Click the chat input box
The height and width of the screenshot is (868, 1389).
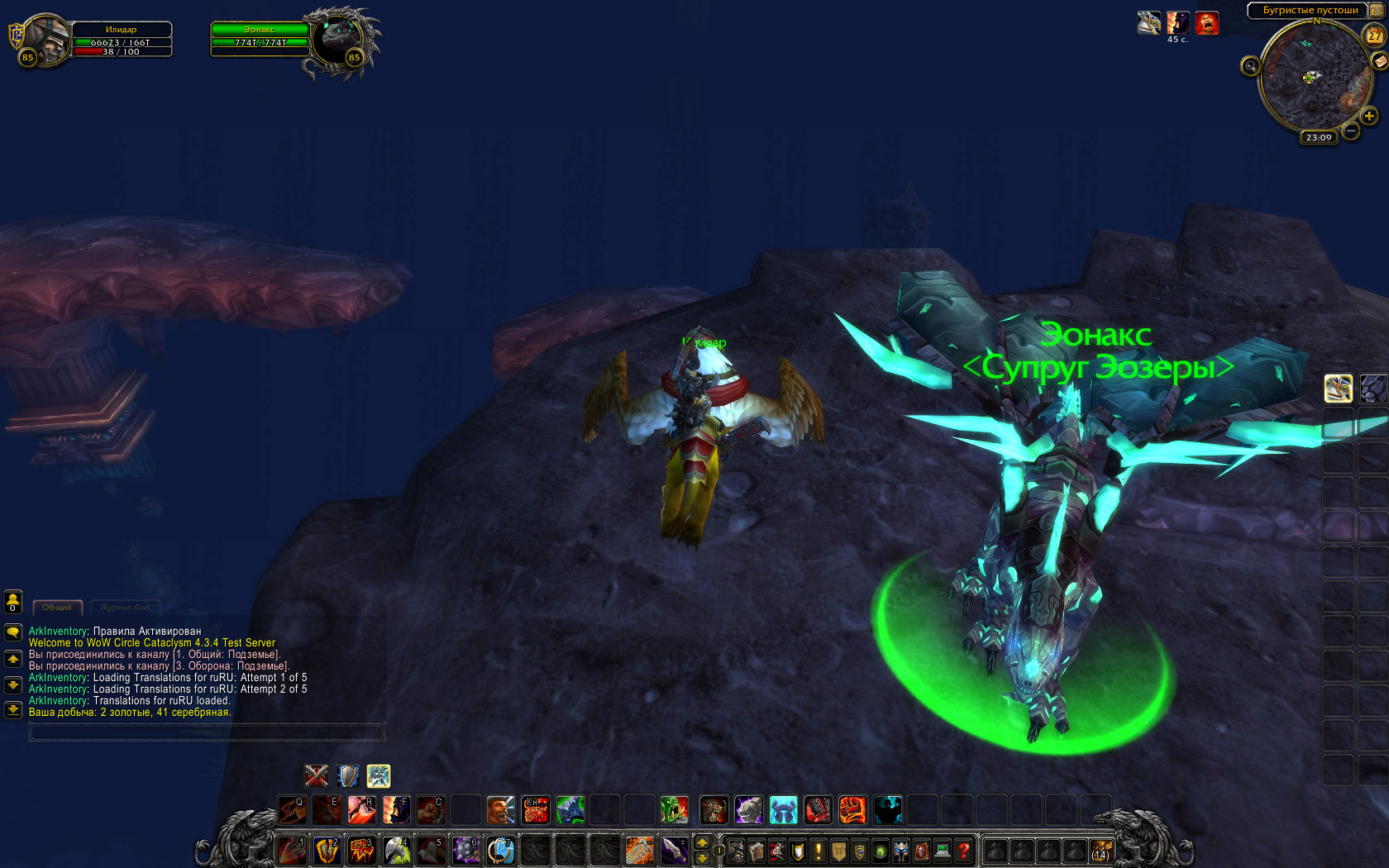pos(207,732)
